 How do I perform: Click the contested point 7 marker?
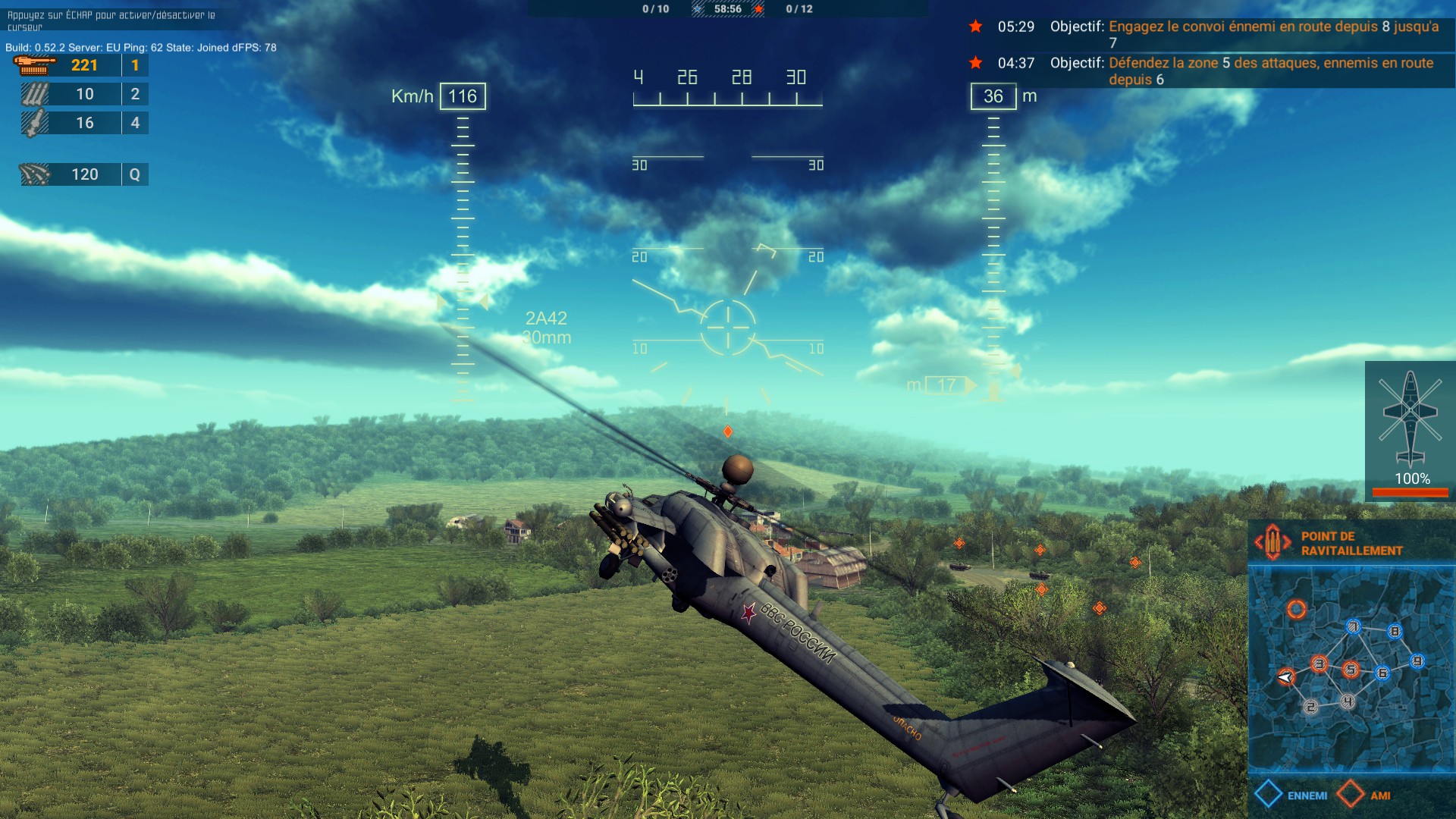click(1354, 627)
